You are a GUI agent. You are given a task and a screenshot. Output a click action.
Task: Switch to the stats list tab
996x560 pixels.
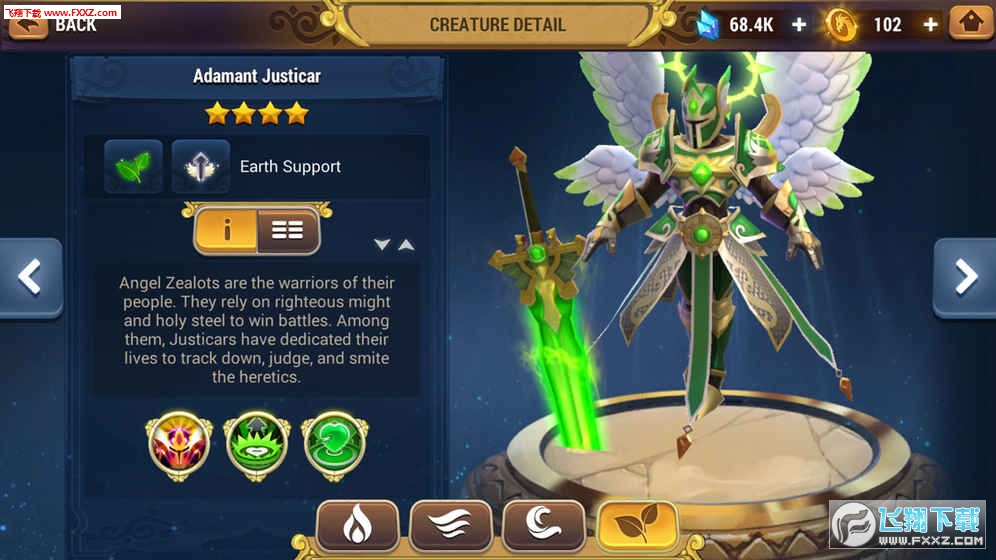pyautogui.click(x=287, y=230)
